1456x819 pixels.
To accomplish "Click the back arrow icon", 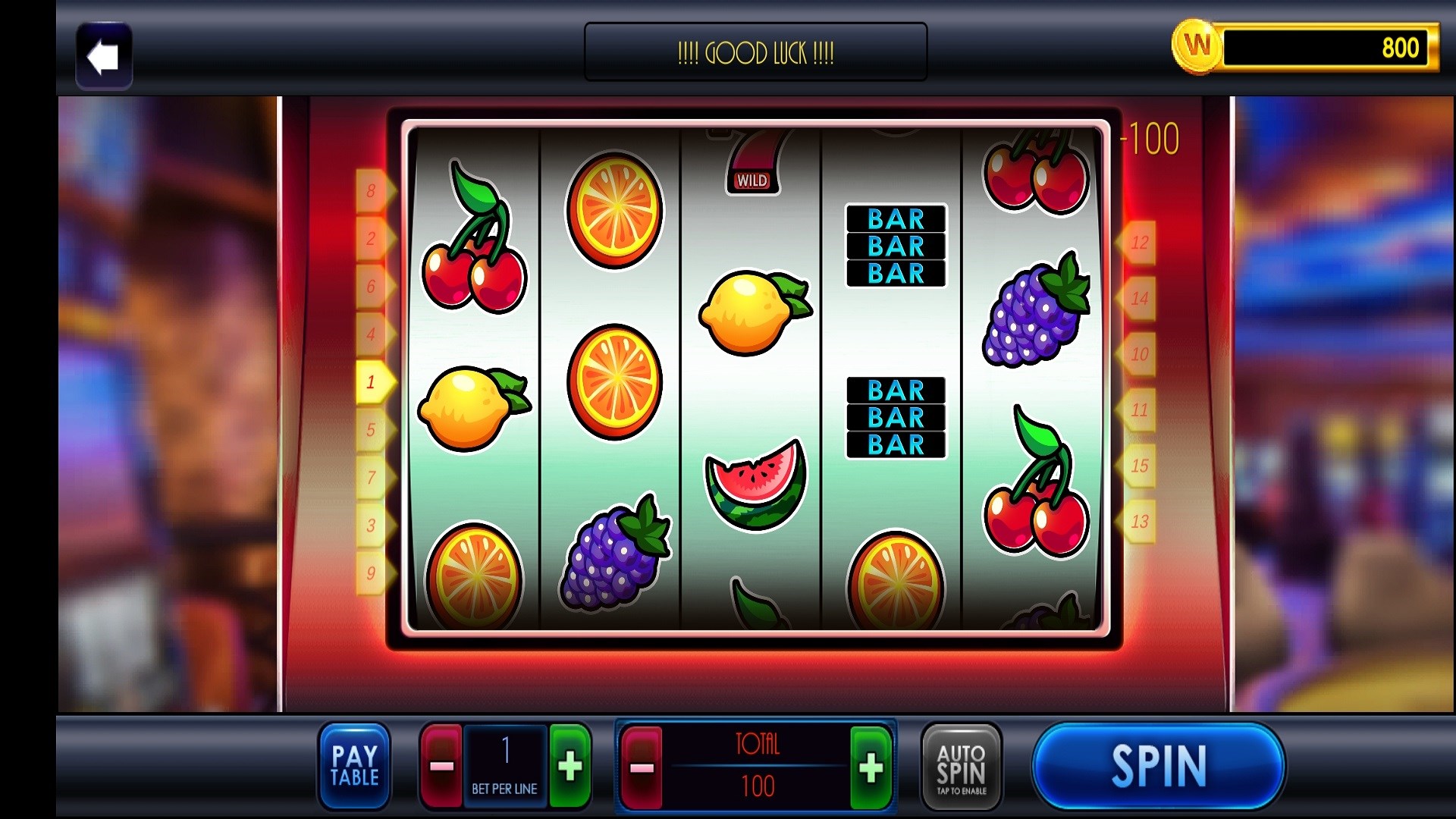I will [104, 55].
